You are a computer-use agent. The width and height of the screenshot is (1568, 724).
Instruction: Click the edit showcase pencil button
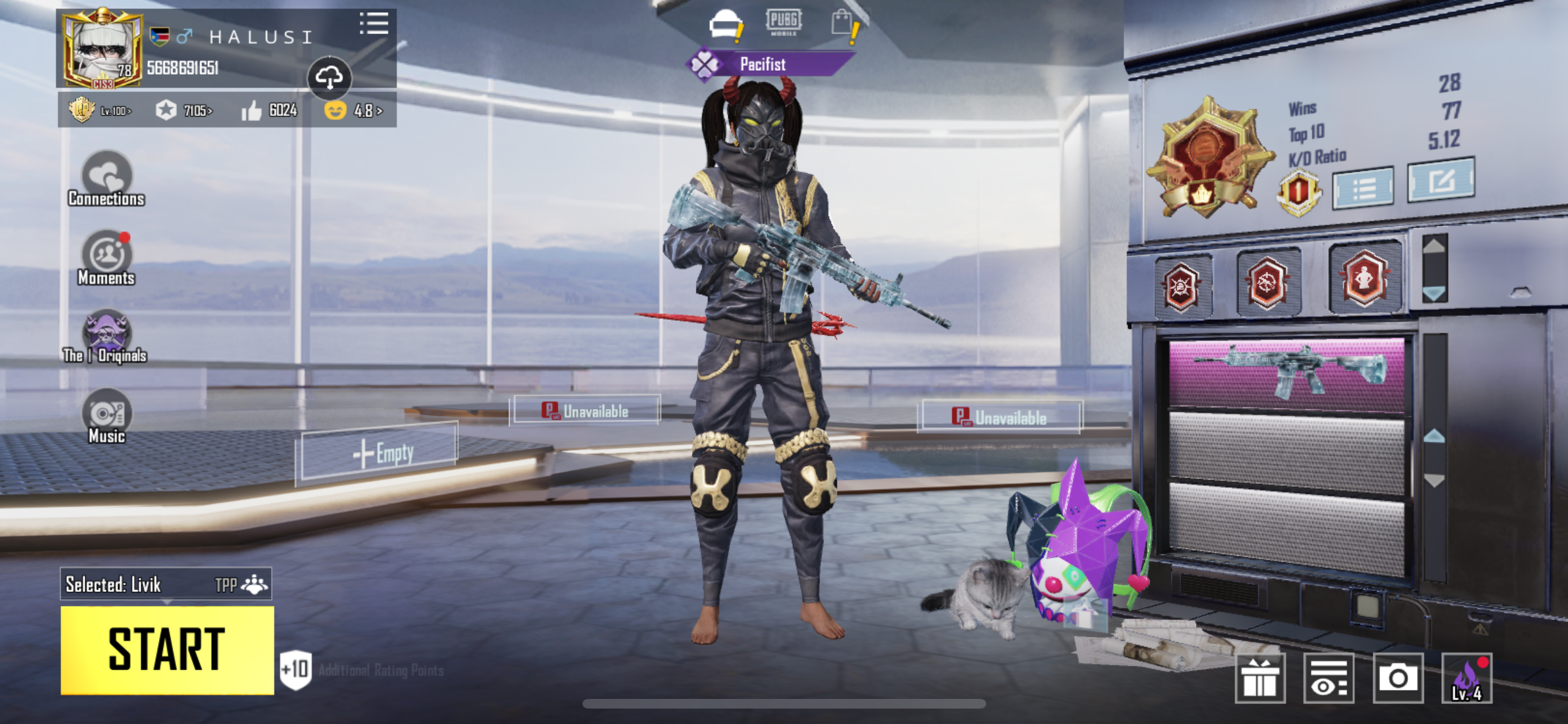(1441, 180)
